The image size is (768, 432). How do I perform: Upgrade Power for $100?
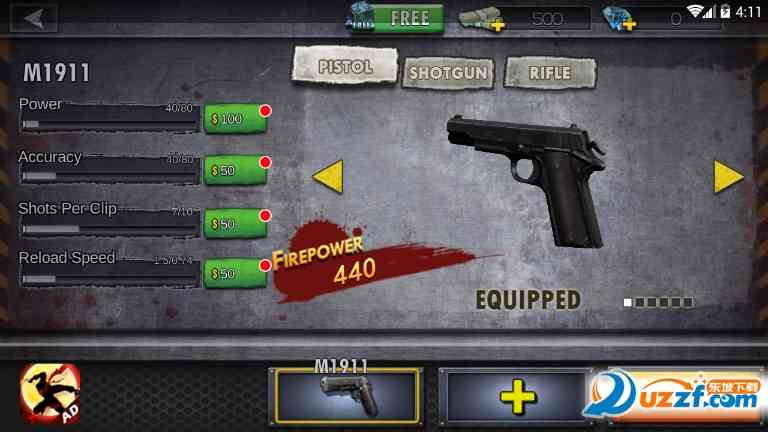(235, 119)
